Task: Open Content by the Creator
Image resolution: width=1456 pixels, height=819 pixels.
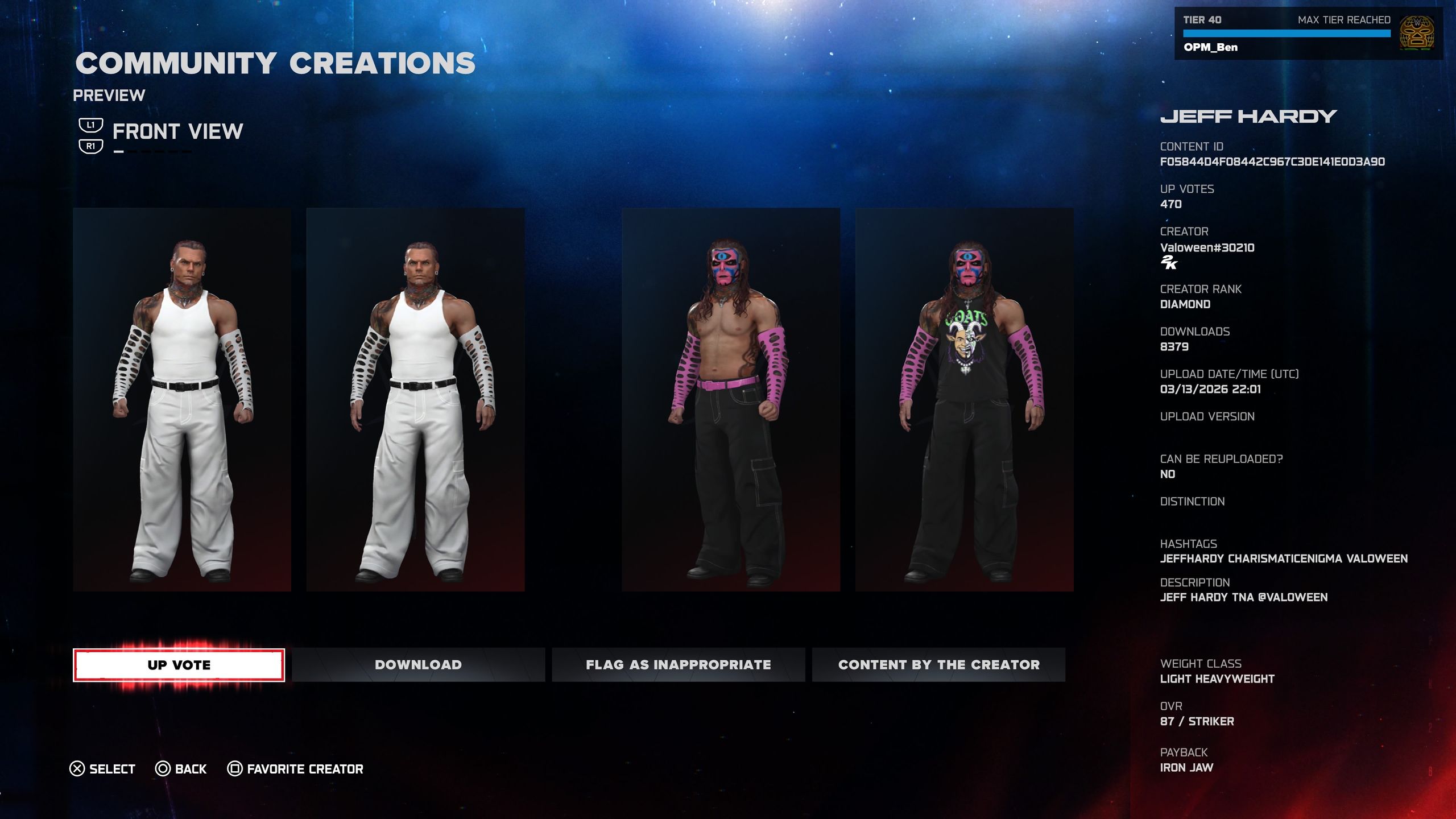Action: (x=938, y=664)
